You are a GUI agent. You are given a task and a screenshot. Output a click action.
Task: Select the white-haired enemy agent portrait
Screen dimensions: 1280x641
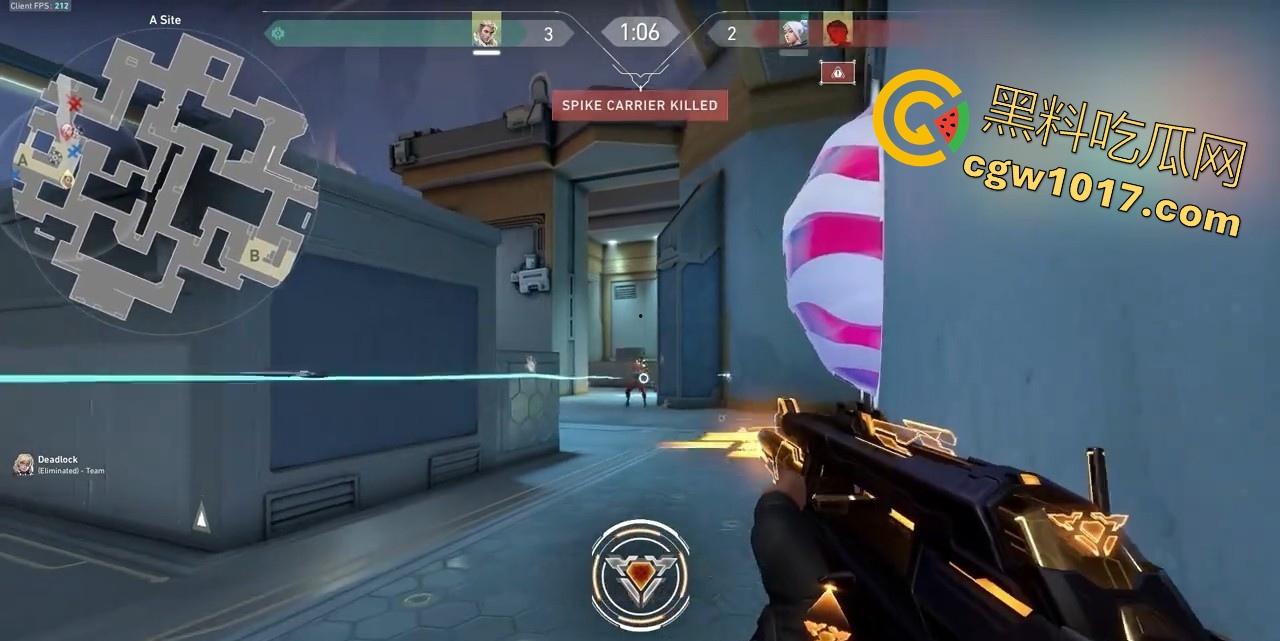(794, 32)
